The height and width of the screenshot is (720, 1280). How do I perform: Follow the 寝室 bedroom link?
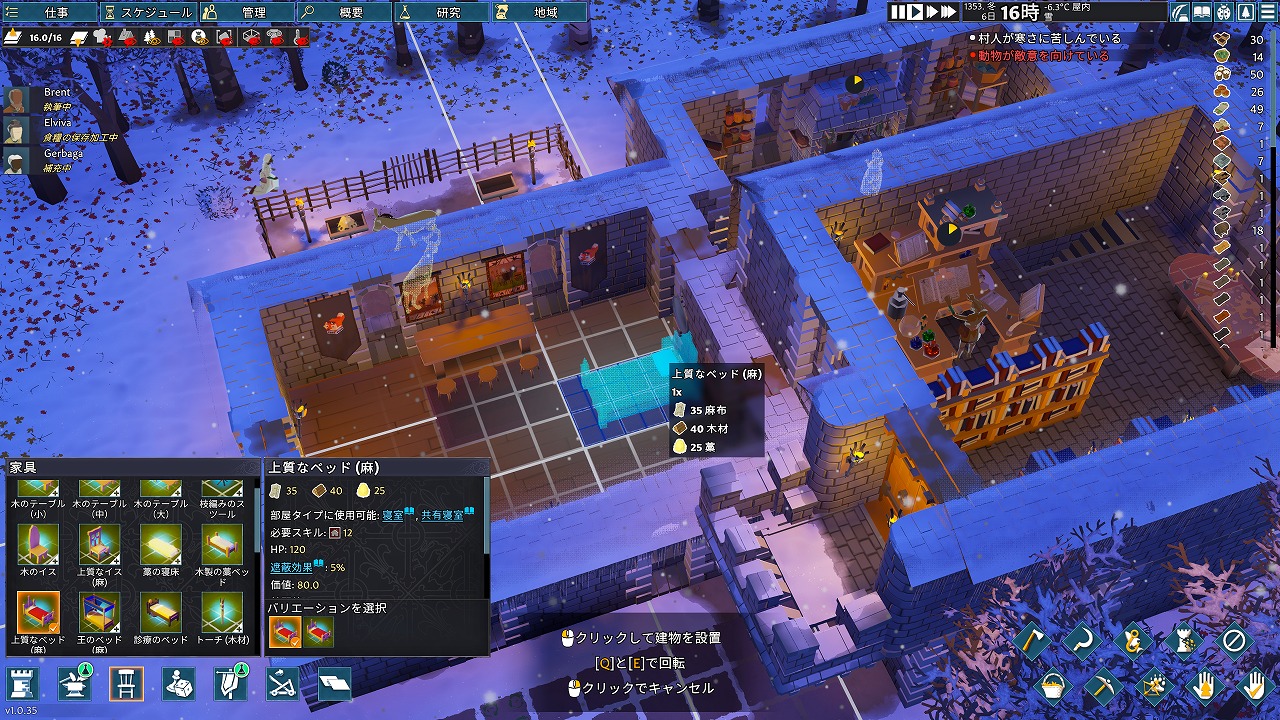pos(393,514)
